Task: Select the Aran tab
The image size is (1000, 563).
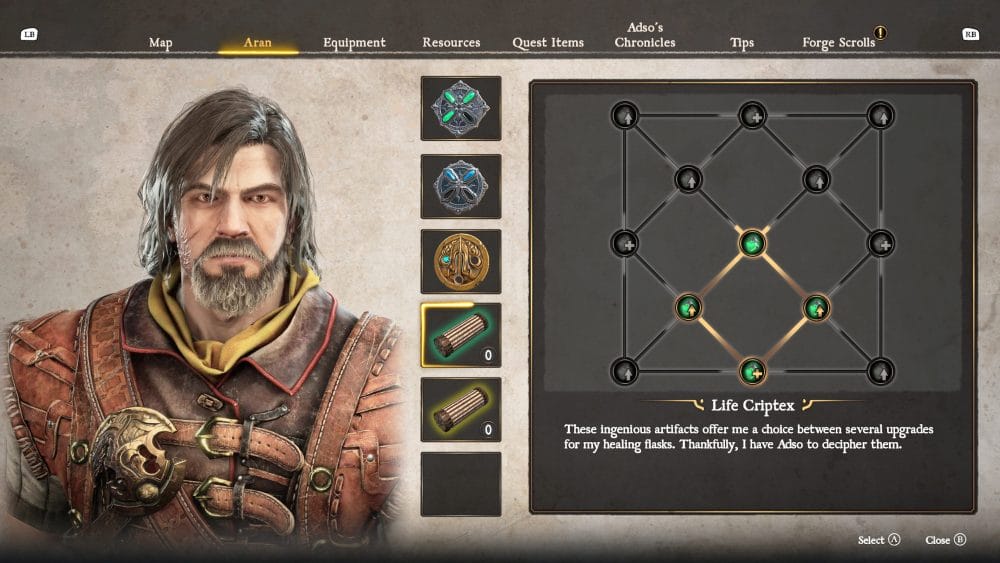Action: [x=257, y=43]
